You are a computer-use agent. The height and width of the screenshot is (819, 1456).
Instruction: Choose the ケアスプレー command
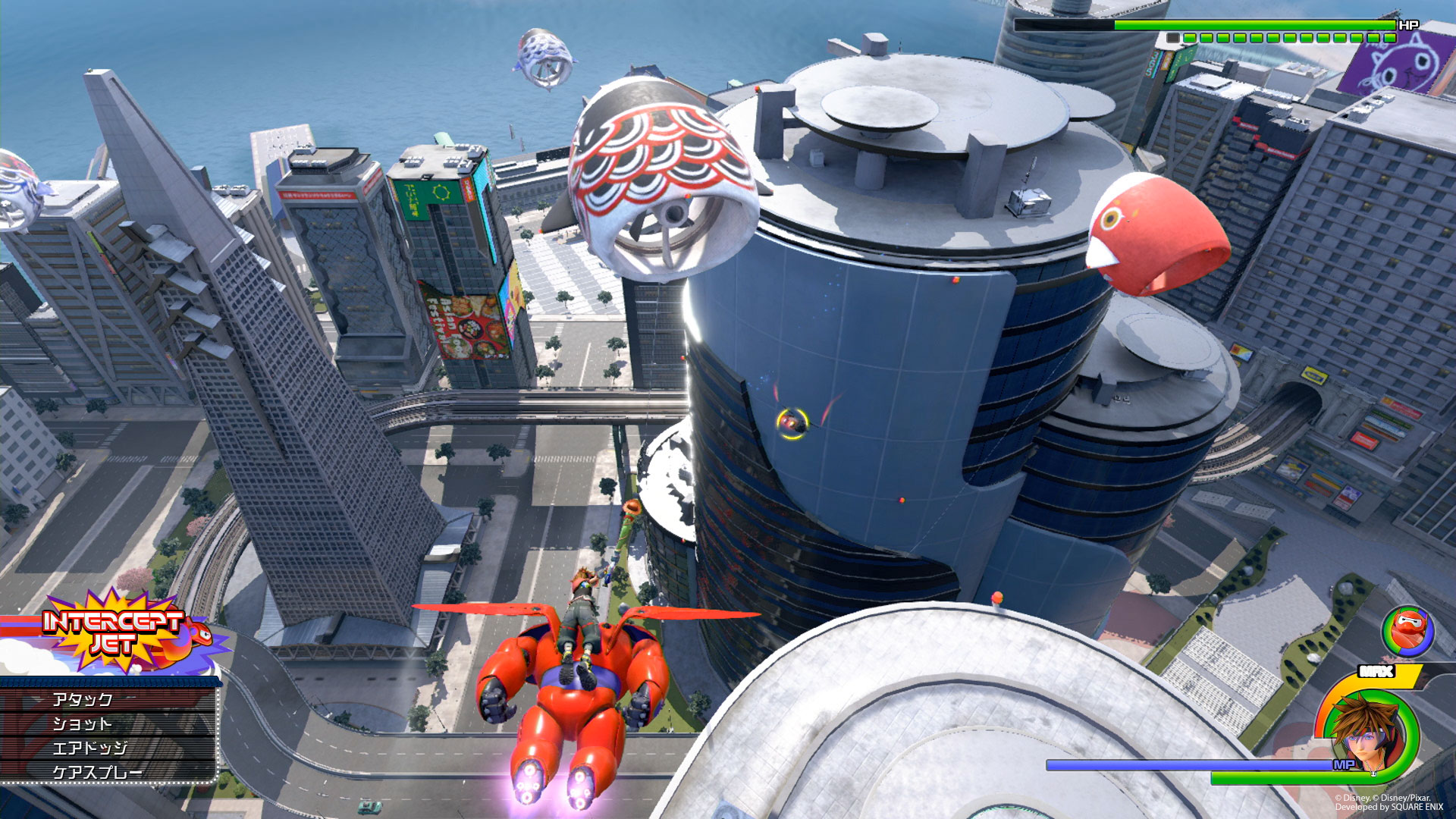pyautogui.click(x=97, y=772)
